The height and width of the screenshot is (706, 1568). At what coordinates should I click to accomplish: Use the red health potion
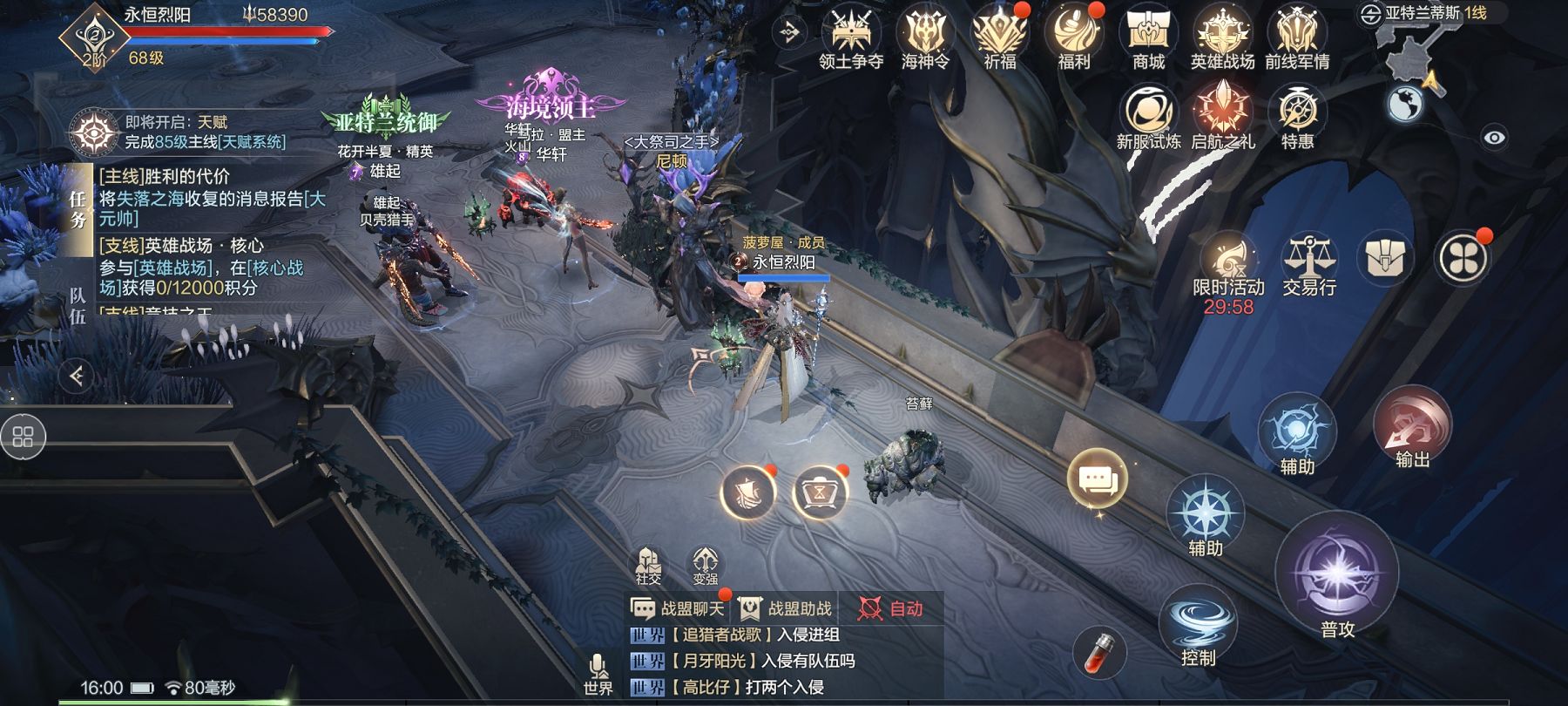click(1099, 652)
